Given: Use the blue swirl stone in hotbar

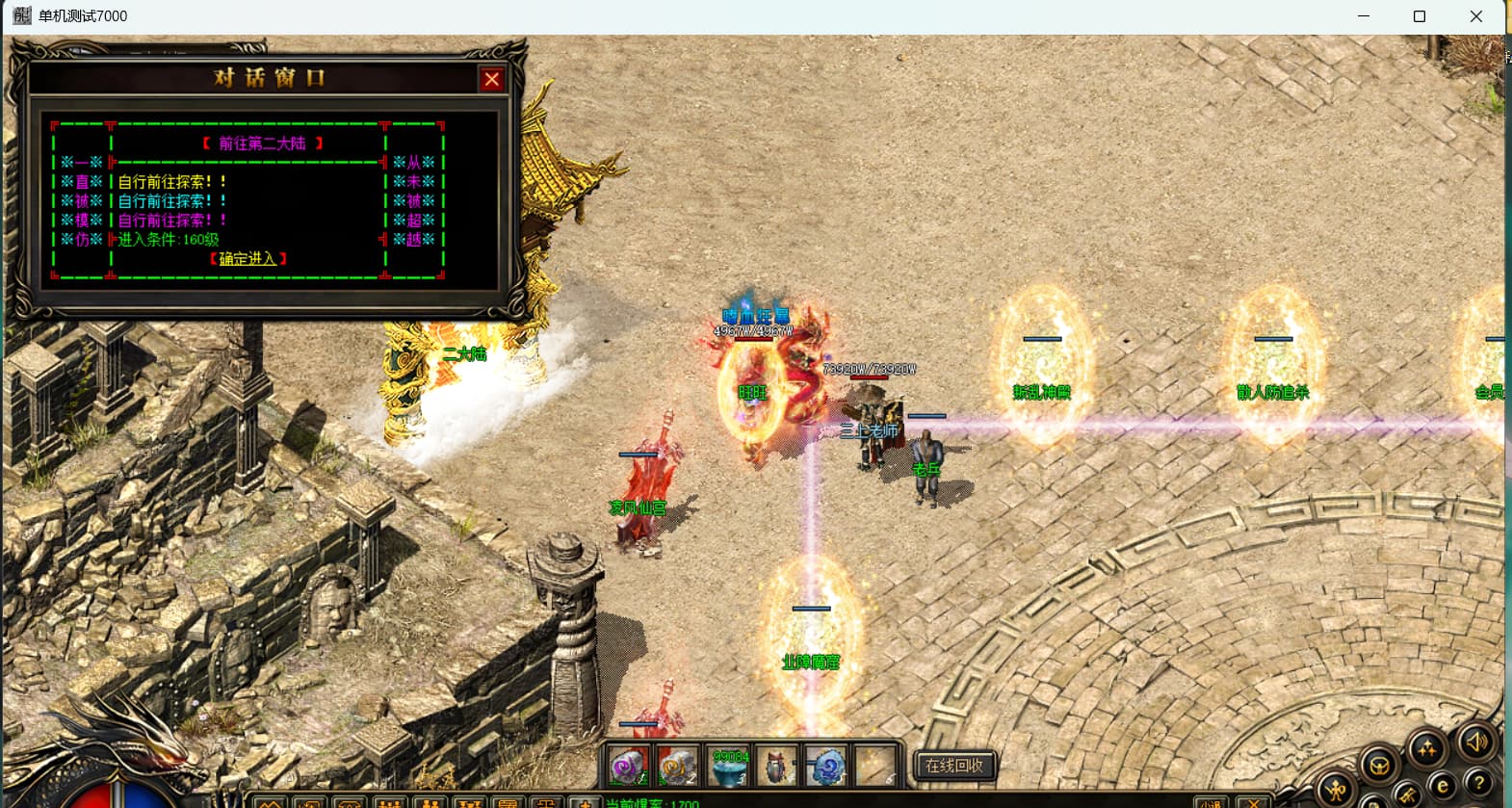Looking at the screenshot, I should click(x=826, y=768).
